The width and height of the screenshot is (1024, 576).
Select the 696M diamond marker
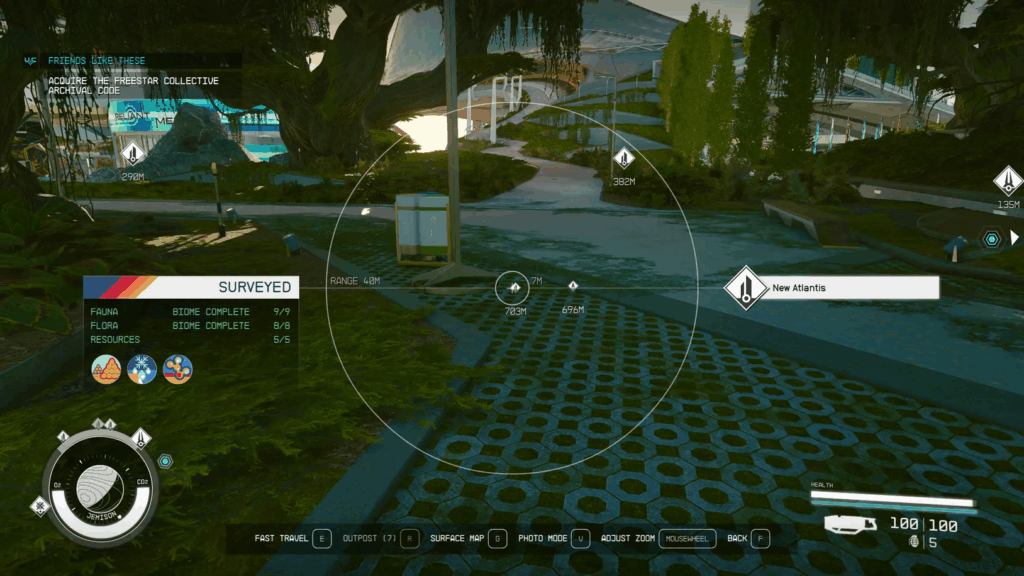[573, 287]
